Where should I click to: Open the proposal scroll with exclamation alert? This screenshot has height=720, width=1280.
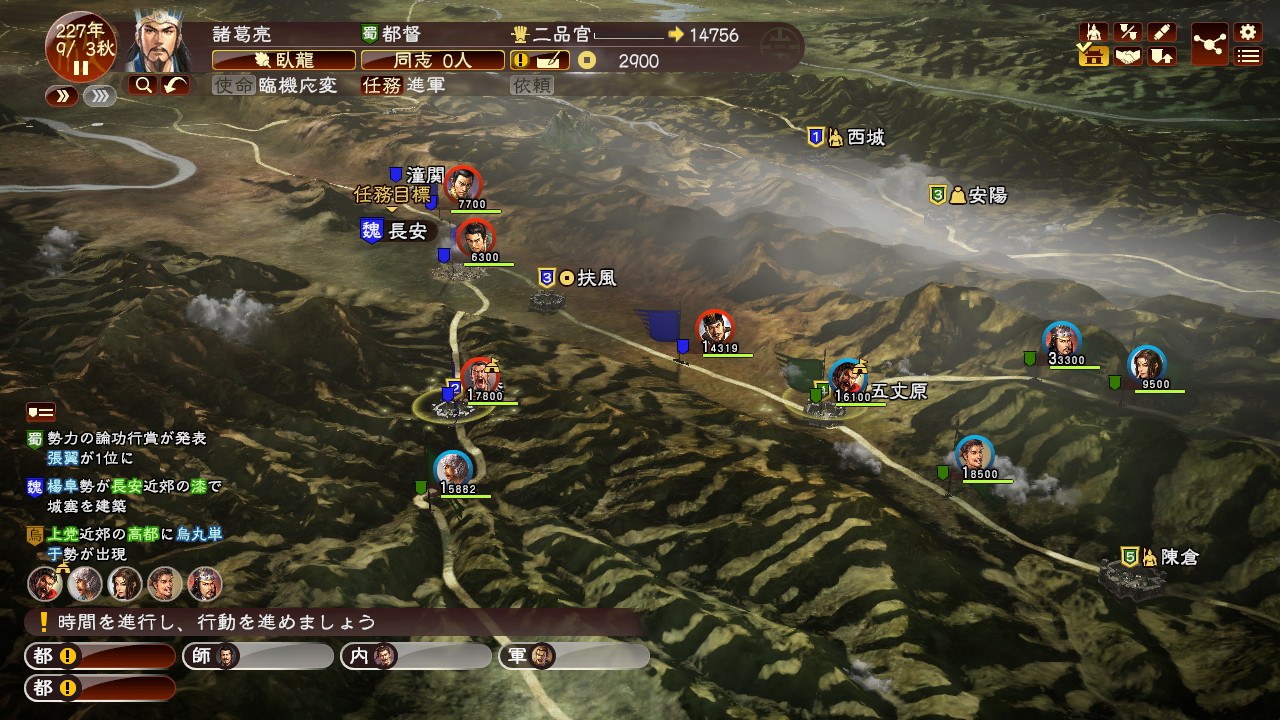(541, 60)
